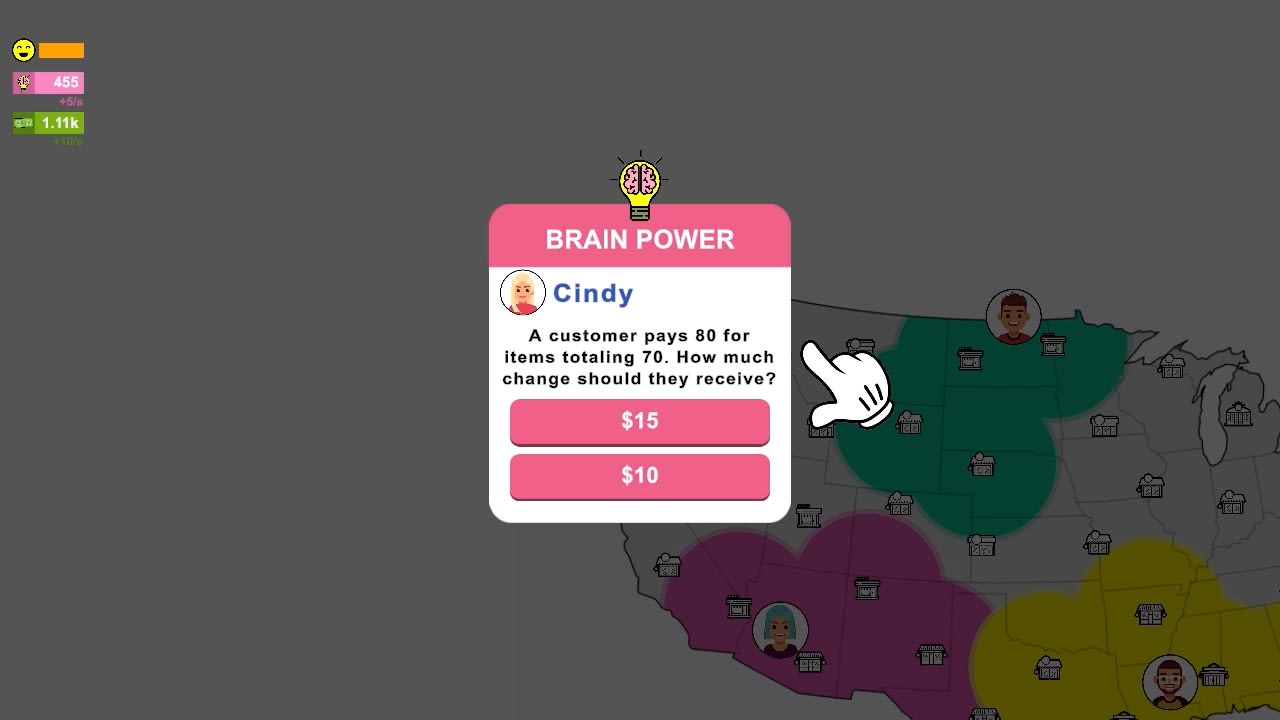Select the blue-haired manager avatar in the pink region
The width and height of the screenshot is (1280, 720).
tap(782, 630)
